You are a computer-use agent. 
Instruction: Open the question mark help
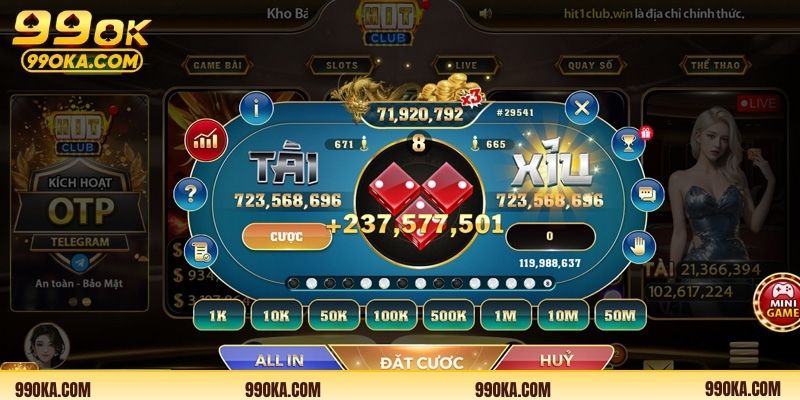(x=188, y=193)
